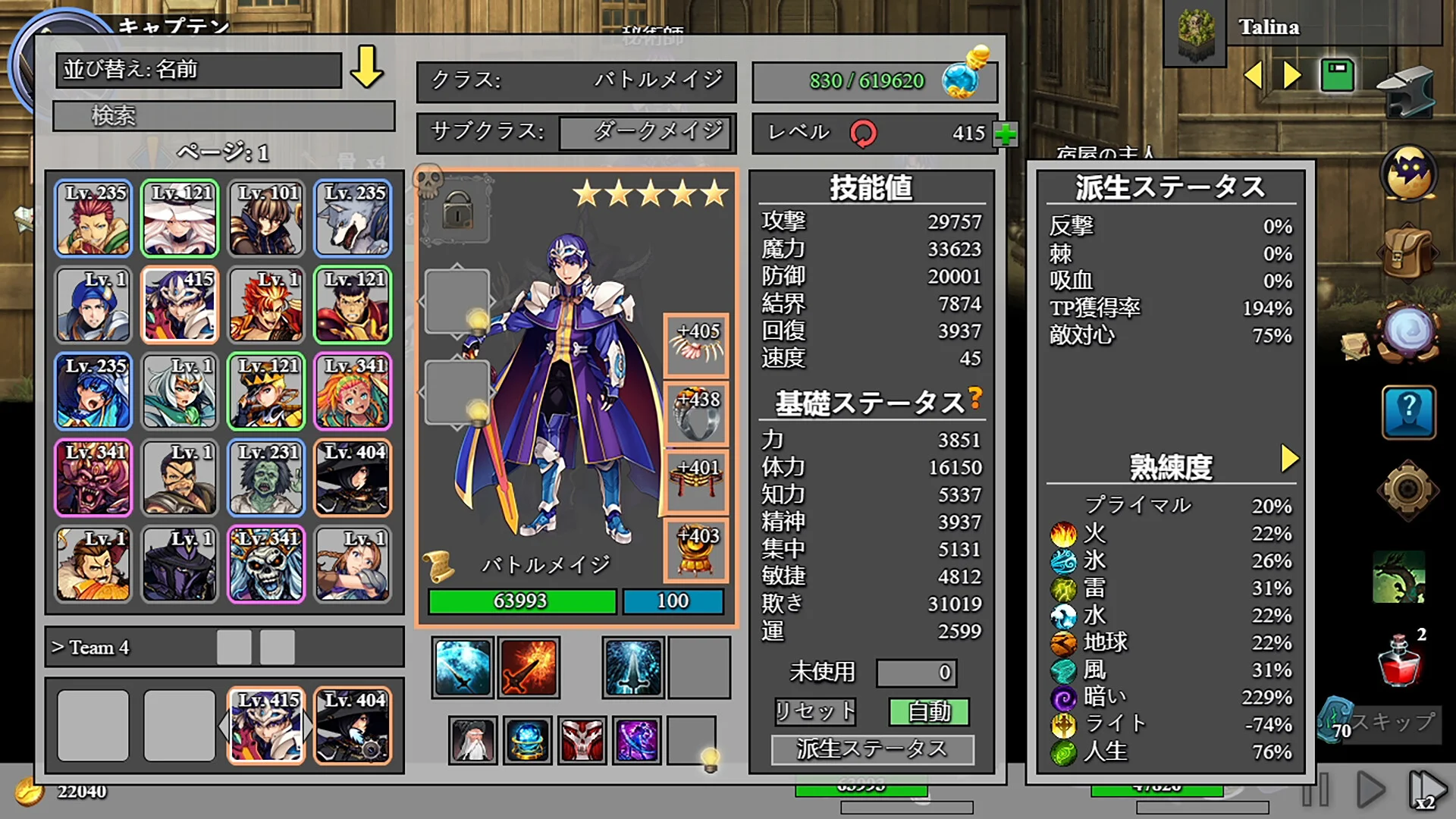This screenshot has height=819, width=1456.
Task: Use the red potion item
Action: [x=1400, y=661]
